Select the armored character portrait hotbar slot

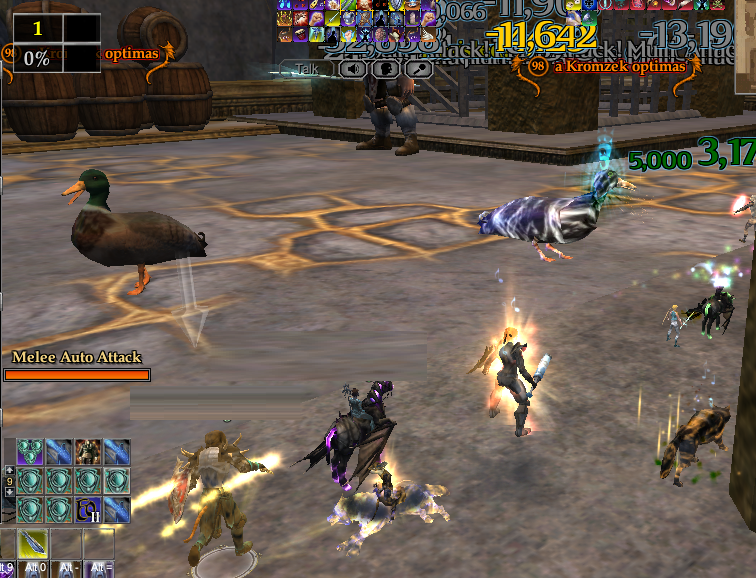tap(89, 452)
